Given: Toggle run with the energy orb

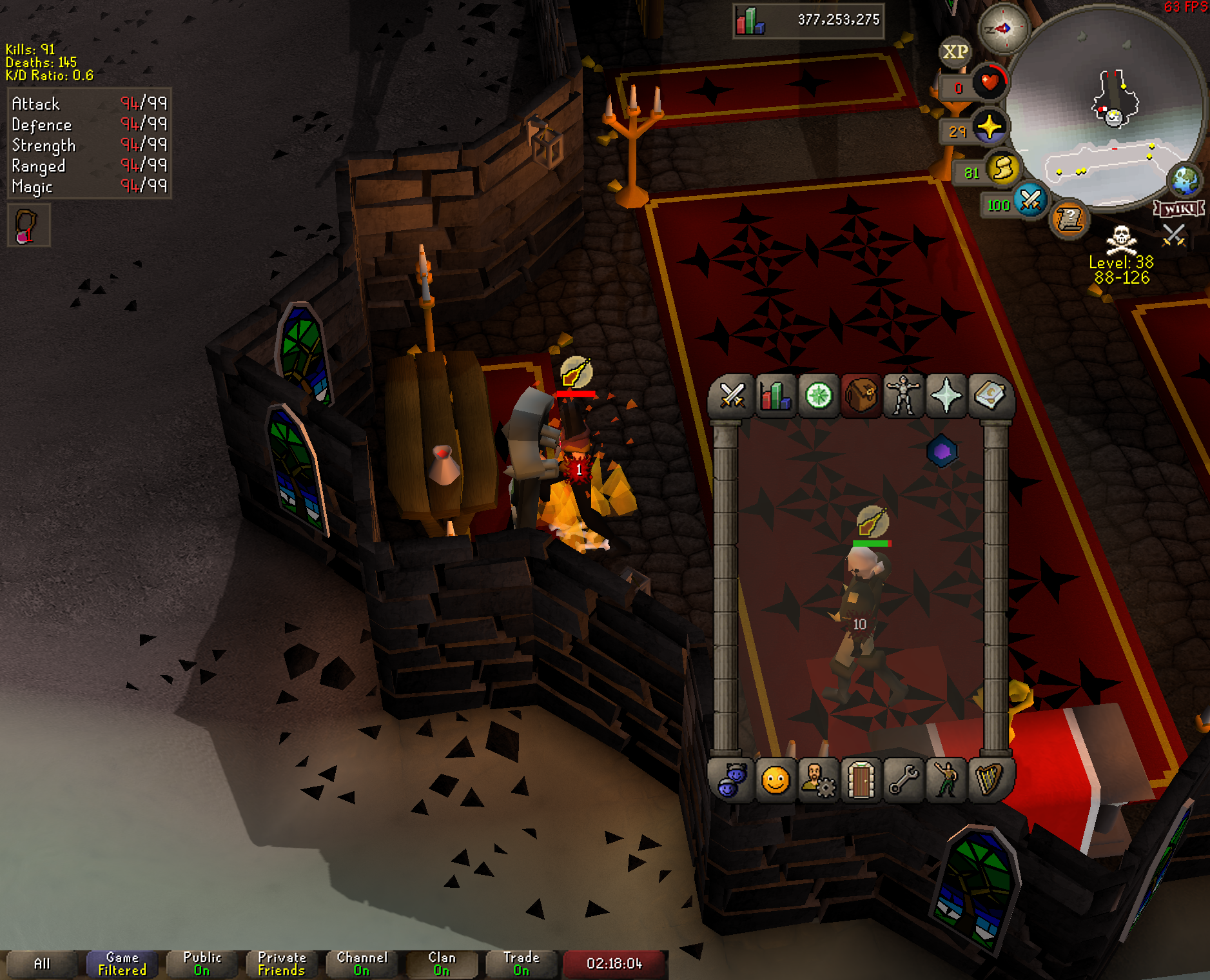Looking at the screenshot, I should [x=1002, y=170].
